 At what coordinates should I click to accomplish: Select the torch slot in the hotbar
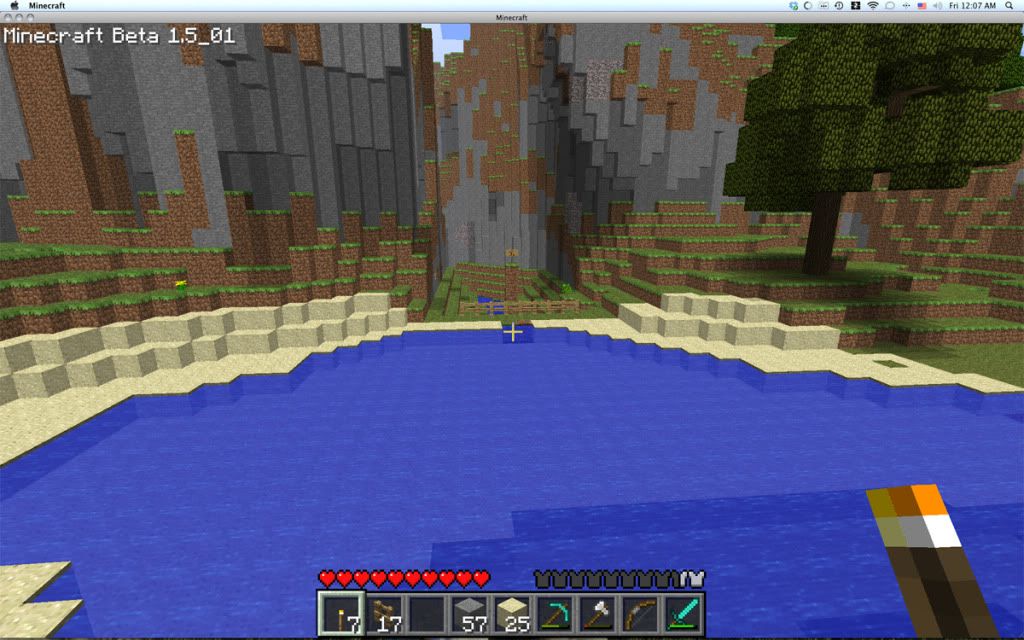(x=338, y=613)
